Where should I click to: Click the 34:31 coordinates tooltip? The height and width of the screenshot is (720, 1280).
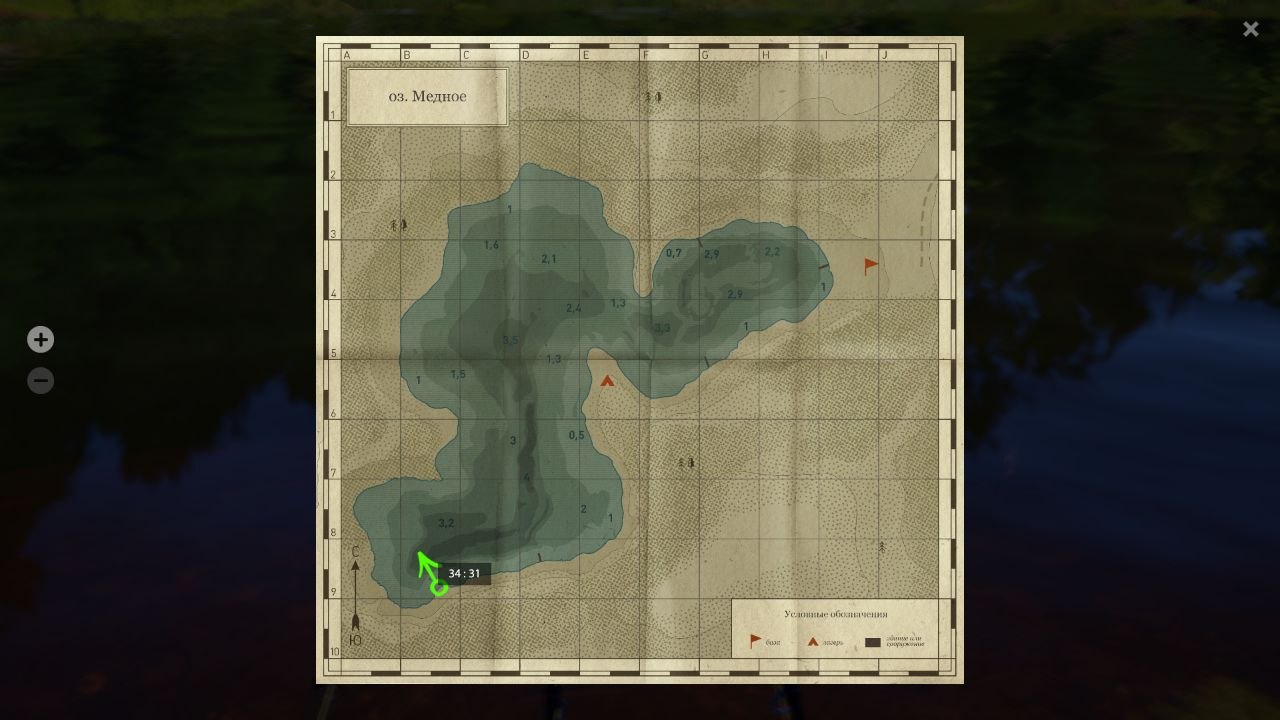pyautogui.click(x=466, y=573)
